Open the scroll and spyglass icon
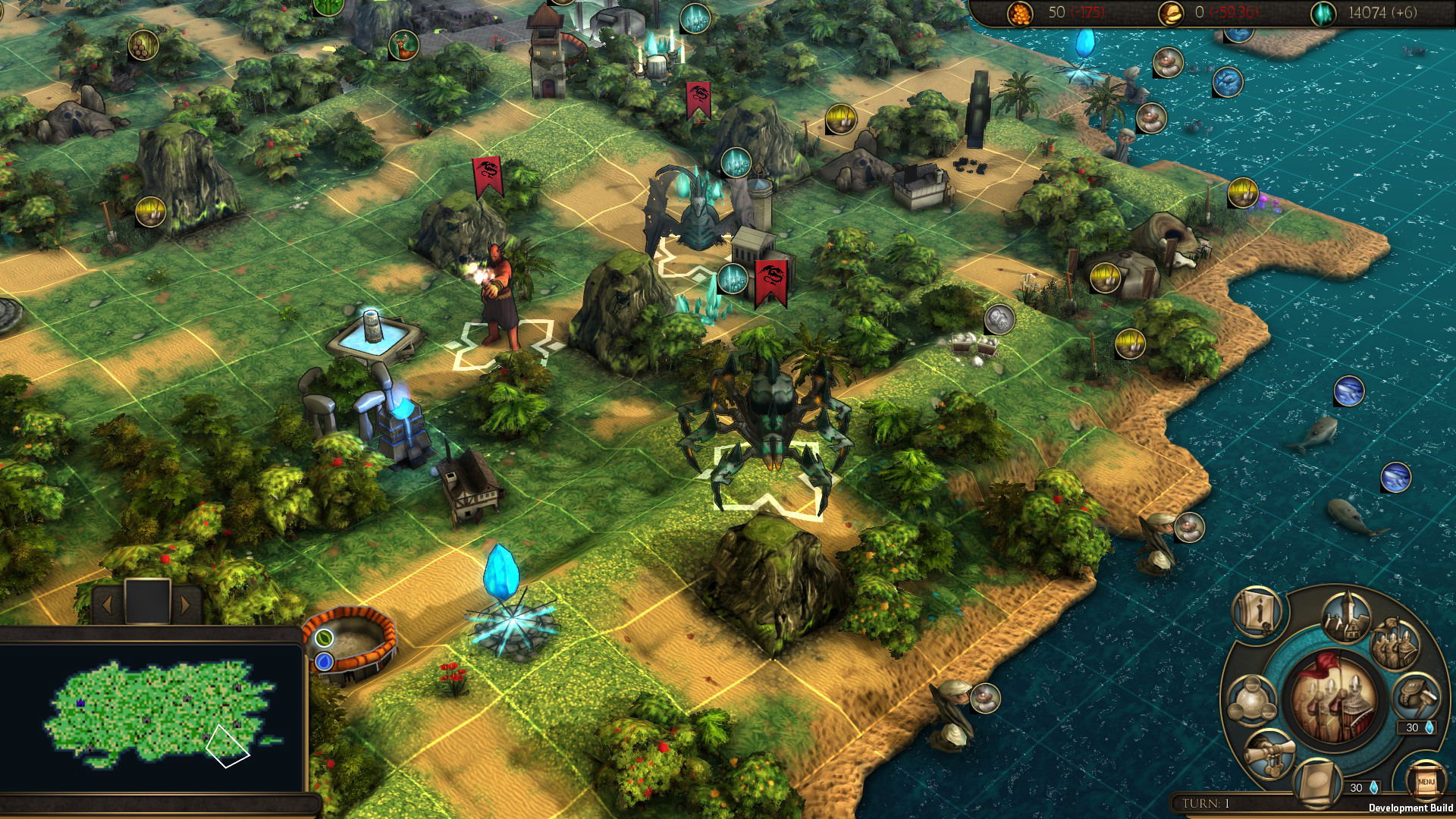Screen dimensions: 1456x819 point(1270,753)
